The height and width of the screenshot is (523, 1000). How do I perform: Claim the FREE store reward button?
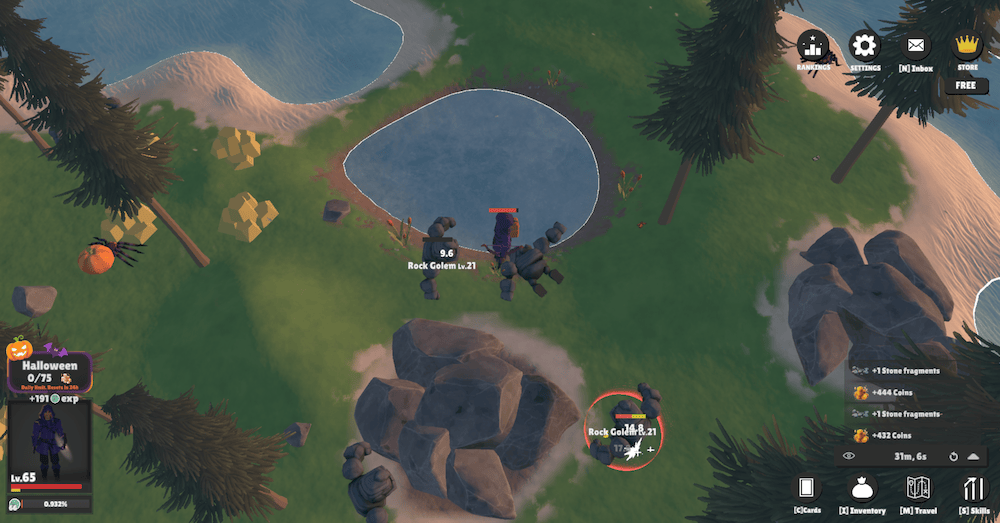[x=966, y=85]
